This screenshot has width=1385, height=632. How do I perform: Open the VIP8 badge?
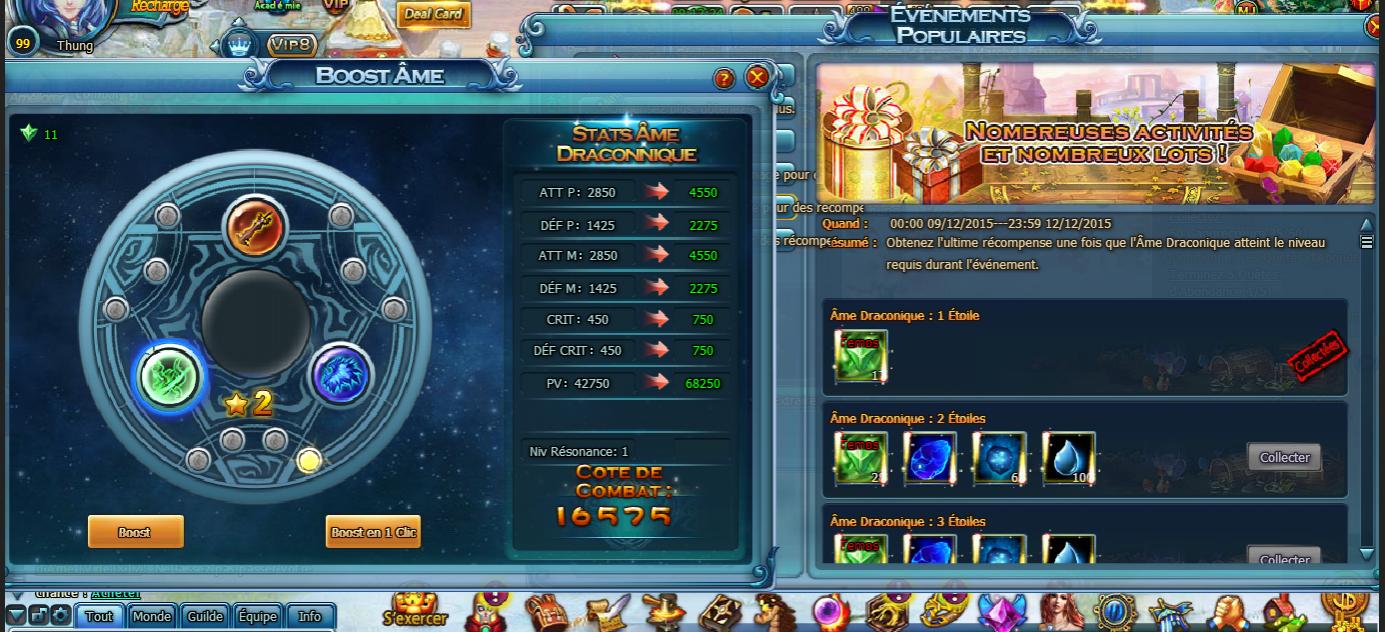pyautogui.click(x=291, y=45)
